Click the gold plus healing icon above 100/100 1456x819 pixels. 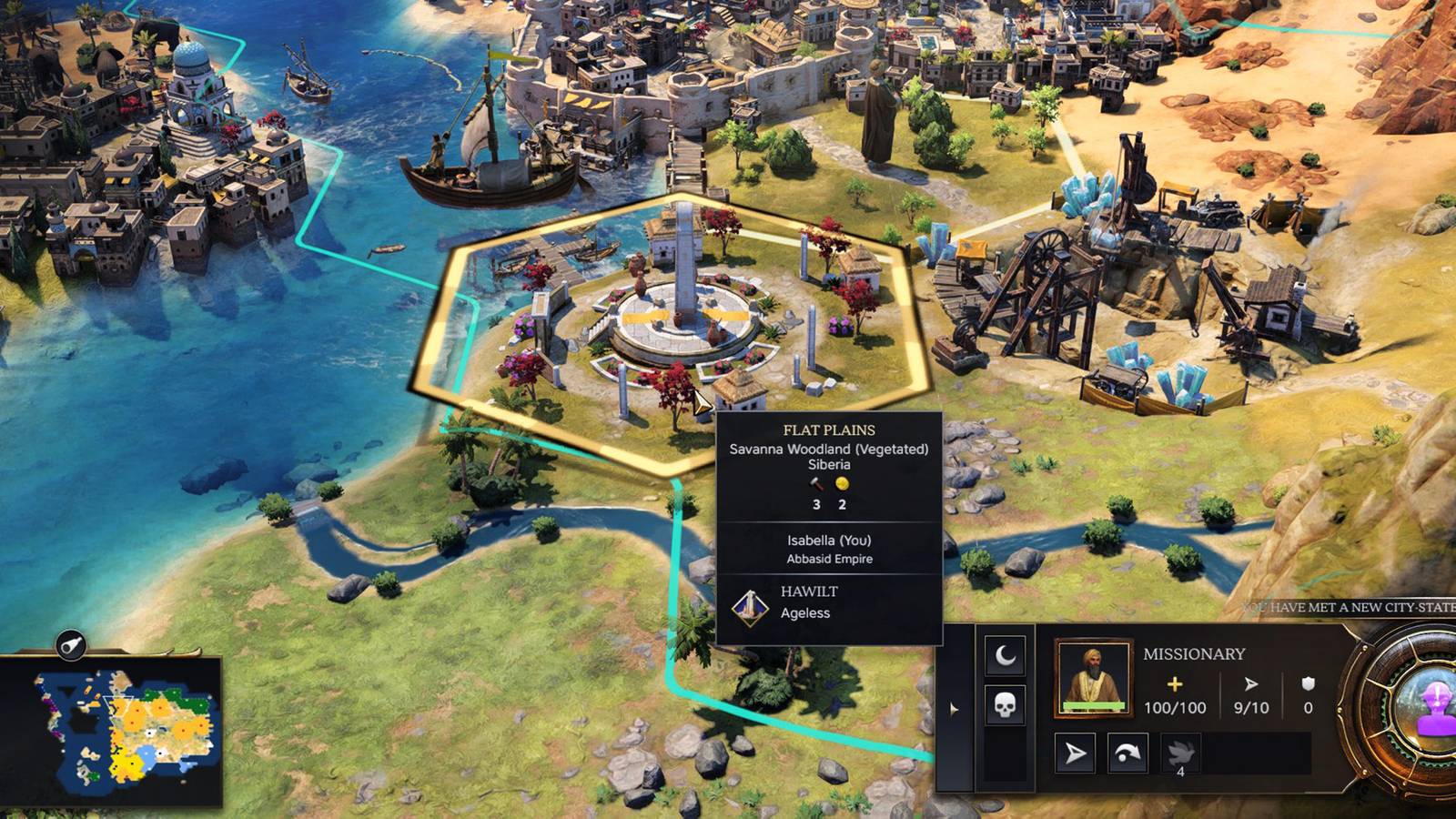tap(1174, 684)
